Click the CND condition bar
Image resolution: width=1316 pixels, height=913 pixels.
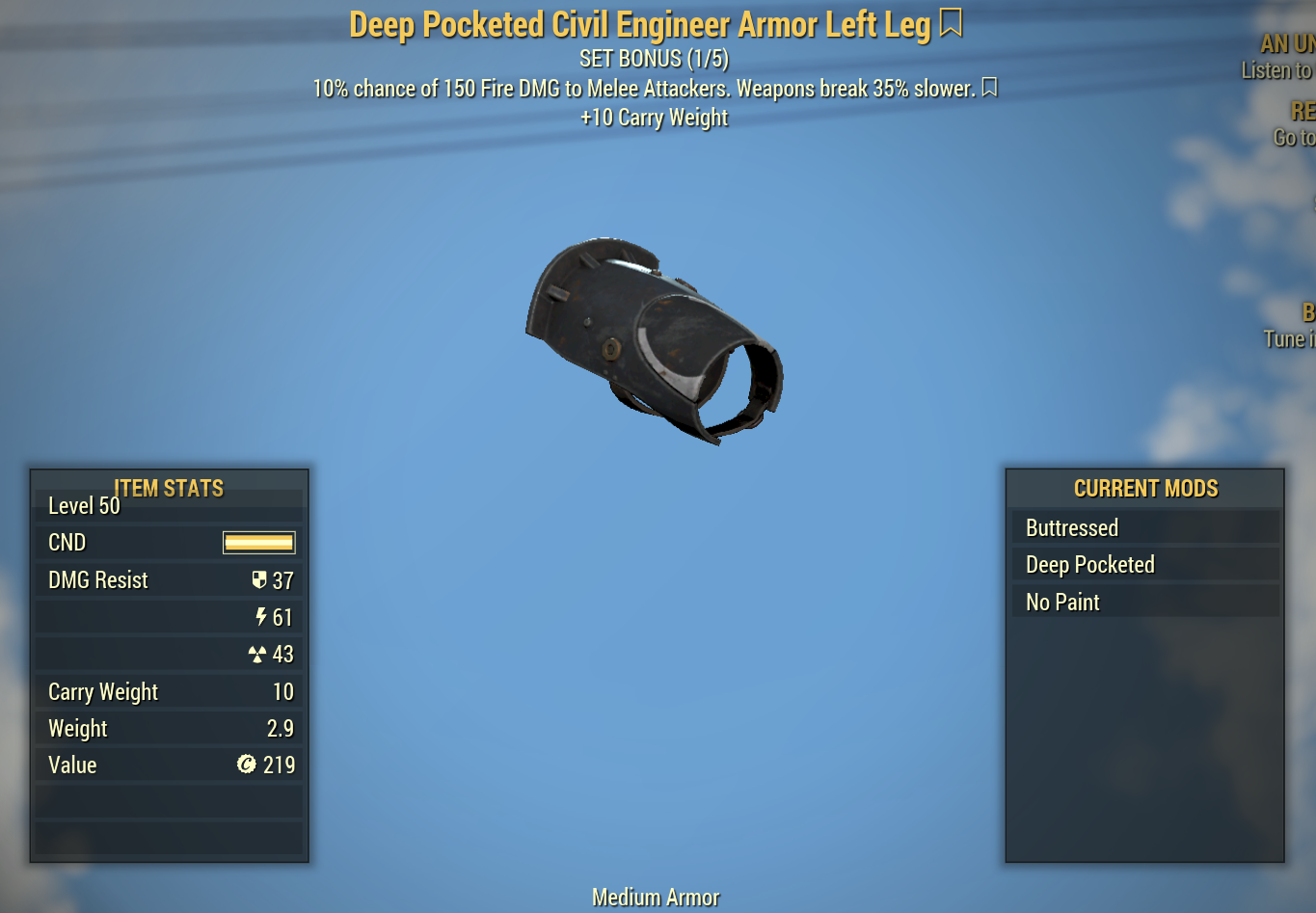[x=258, y=542]
